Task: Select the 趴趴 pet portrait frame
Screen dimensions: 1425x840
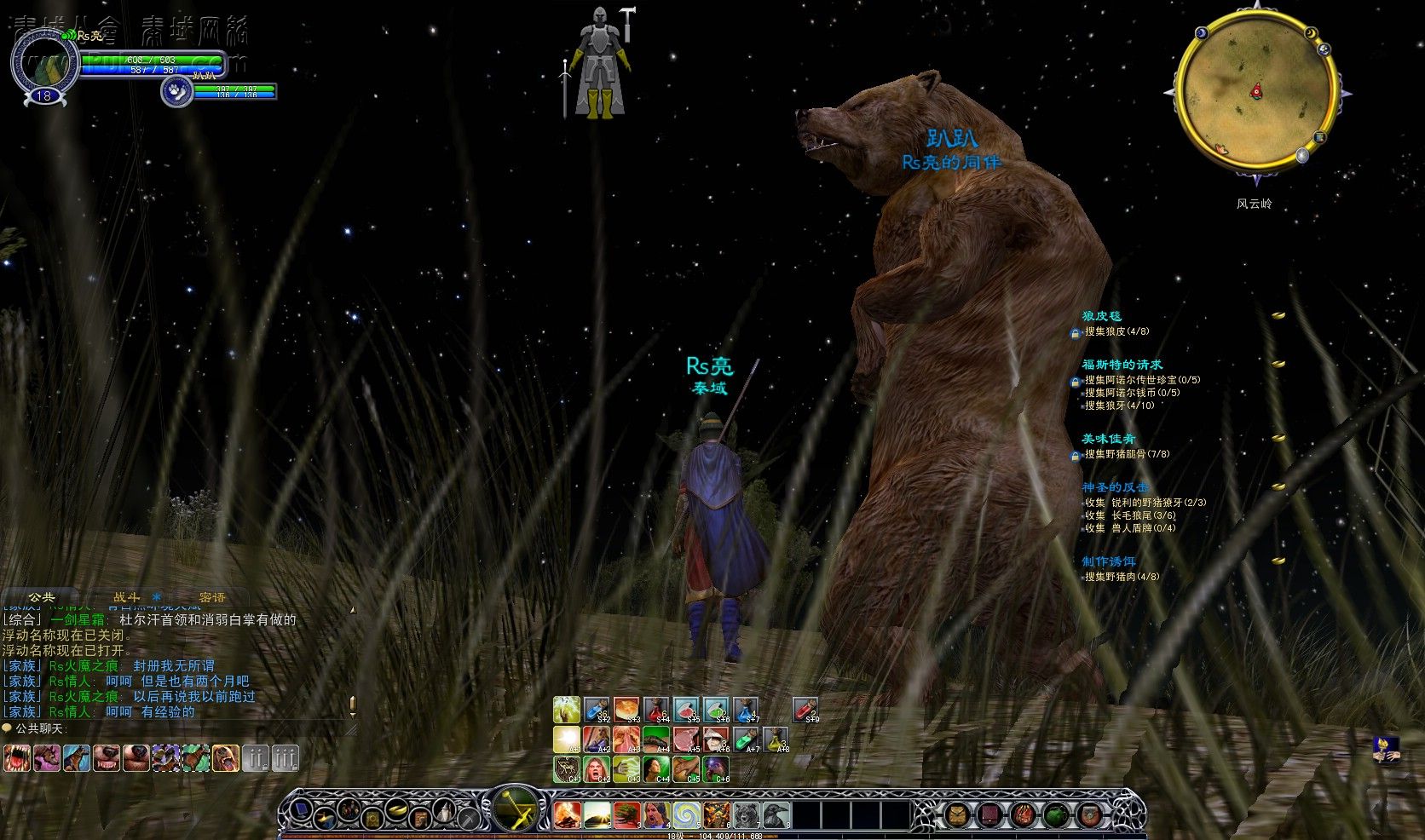Action: (176, 90)
